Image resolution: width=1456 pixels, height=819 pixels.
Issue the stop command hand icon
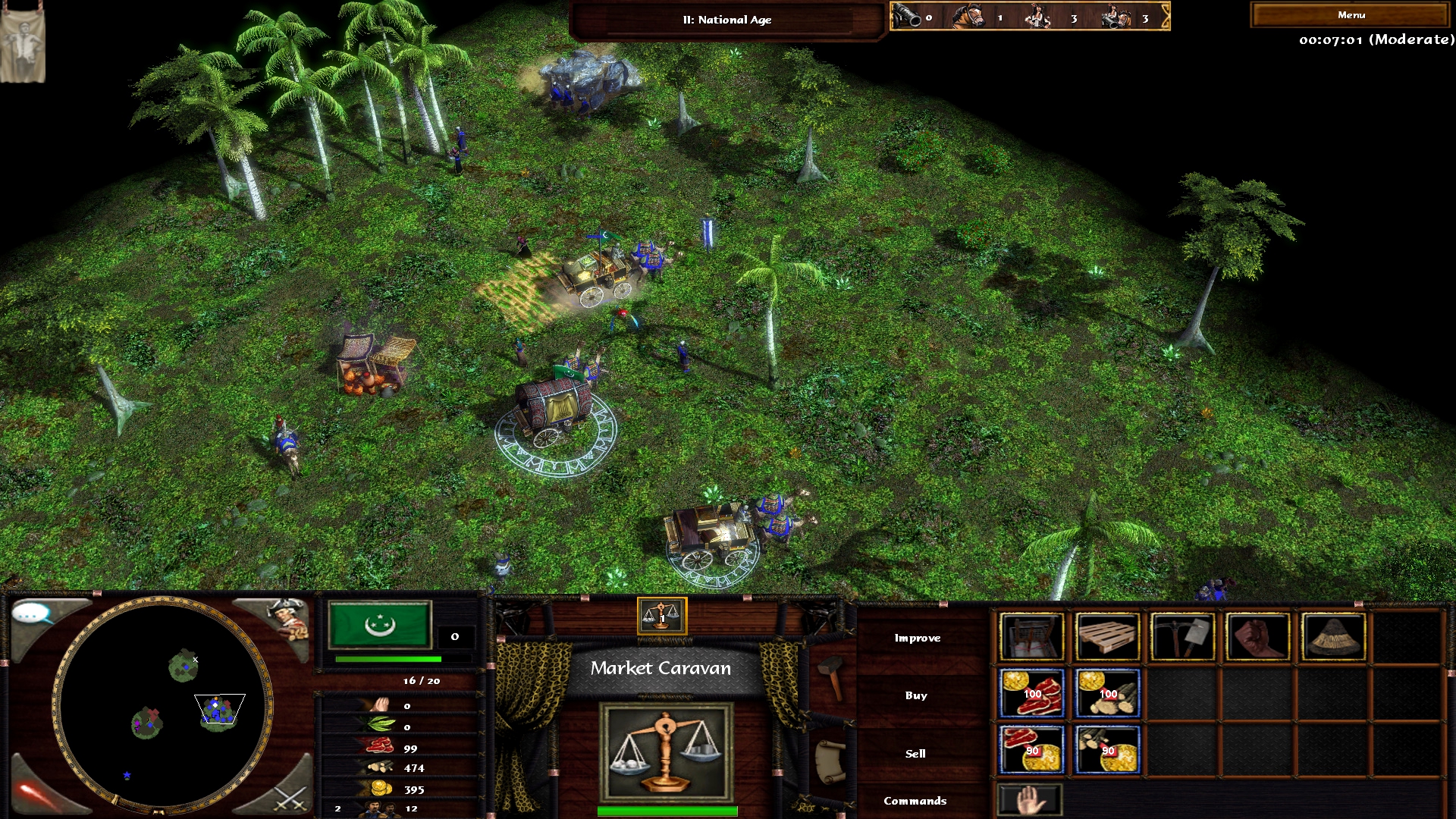(x=1030, y=801)
